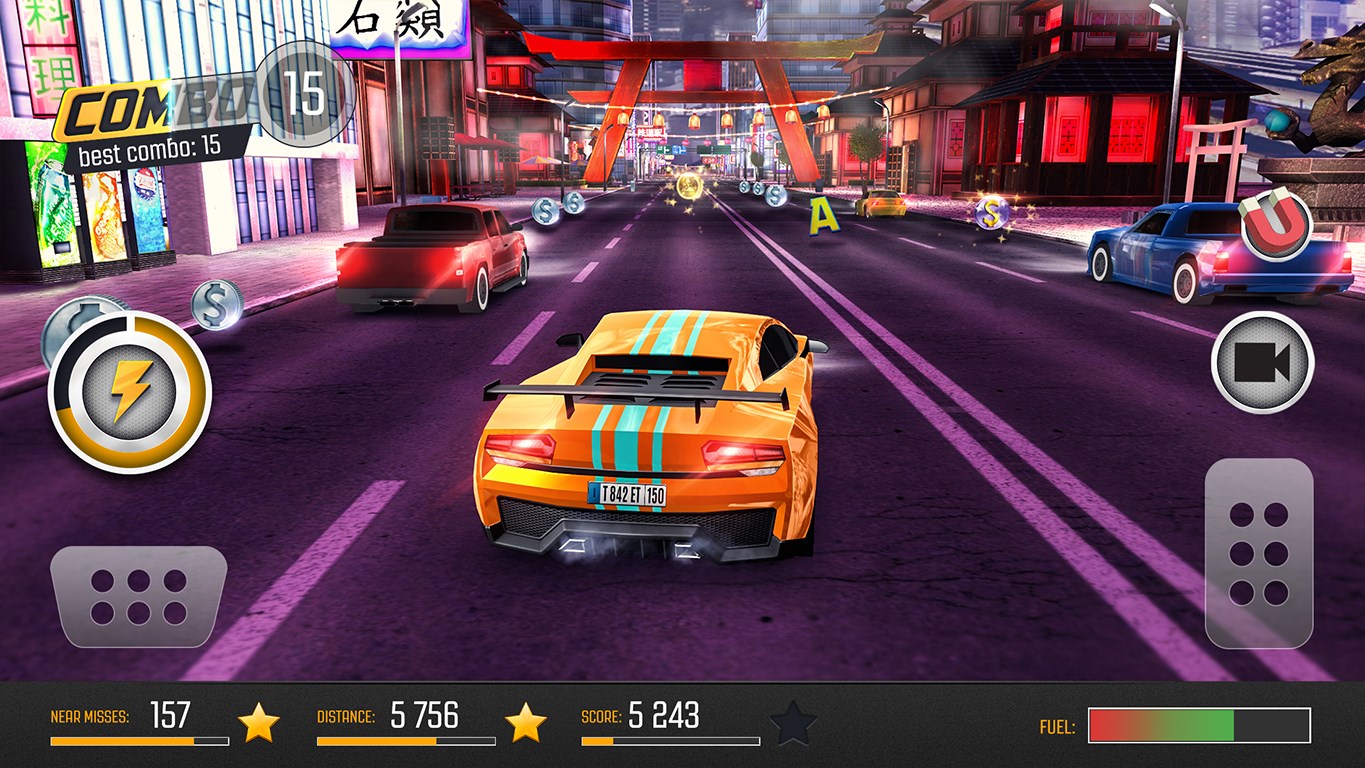The width and height of the screenshot is (1365, 768).
Task: Click the video camera recording icon
Action: point(1264,363)
